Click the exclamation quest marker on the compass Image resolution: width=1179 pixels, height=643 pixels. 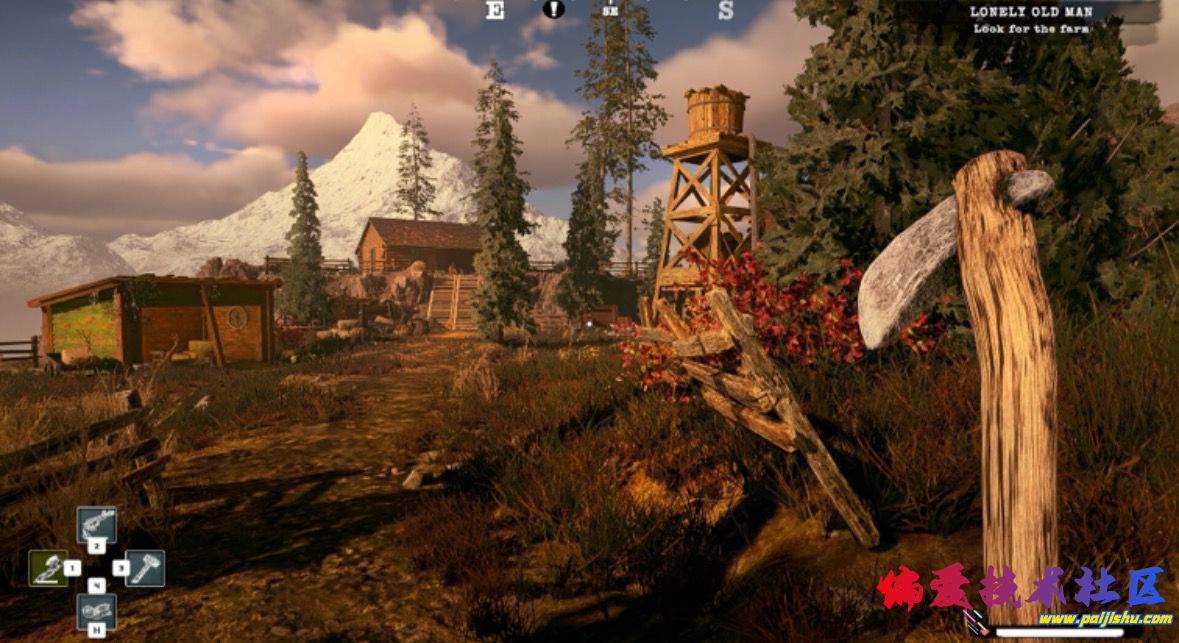553,10
